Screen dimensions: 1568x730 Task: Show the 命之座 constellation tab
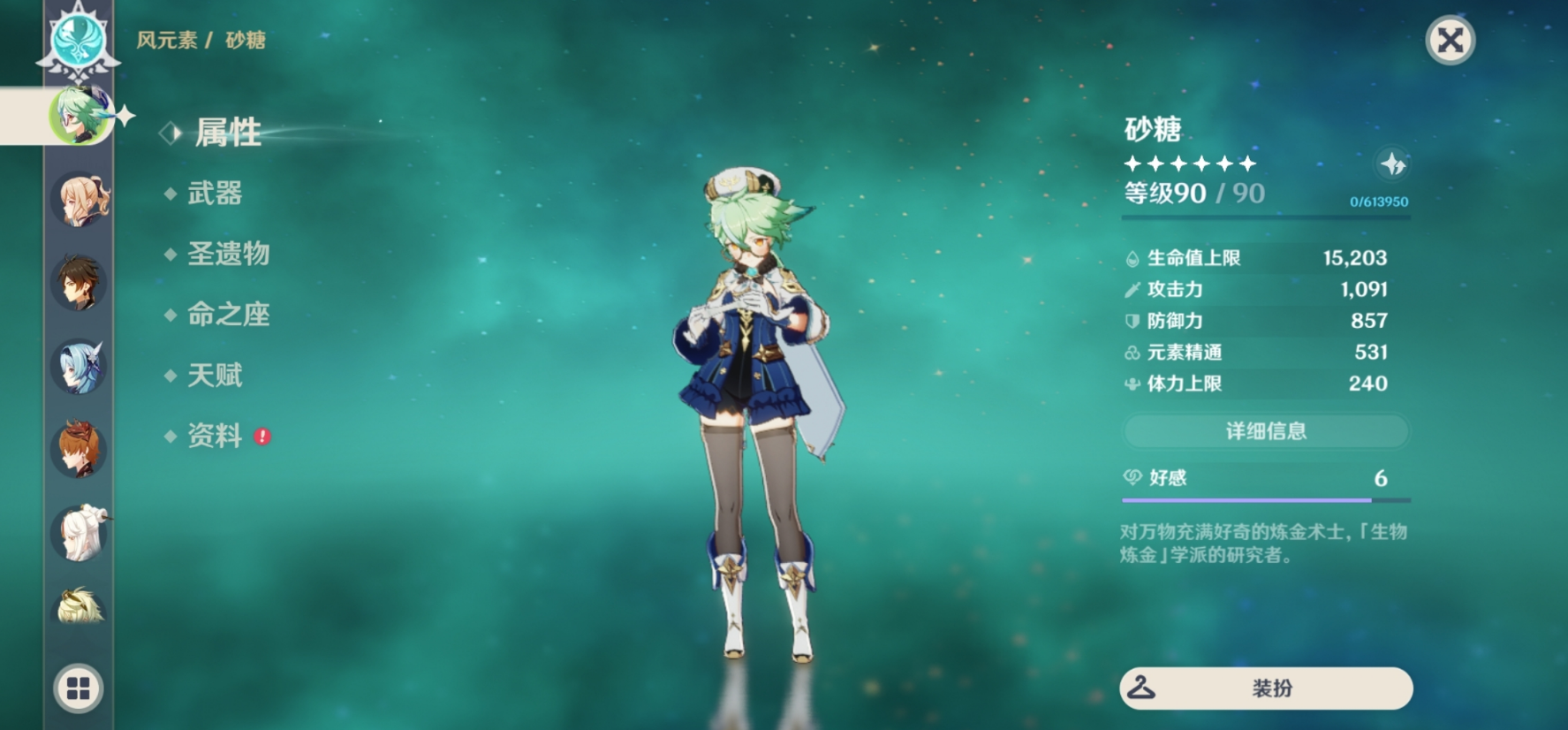tap(228, 315)
